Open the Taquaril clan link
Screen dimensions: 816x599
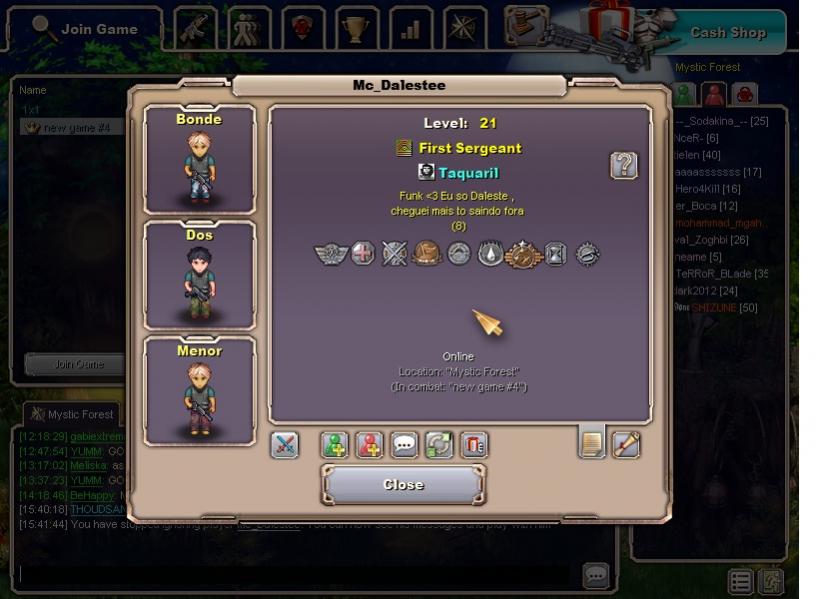click(468, 173)
